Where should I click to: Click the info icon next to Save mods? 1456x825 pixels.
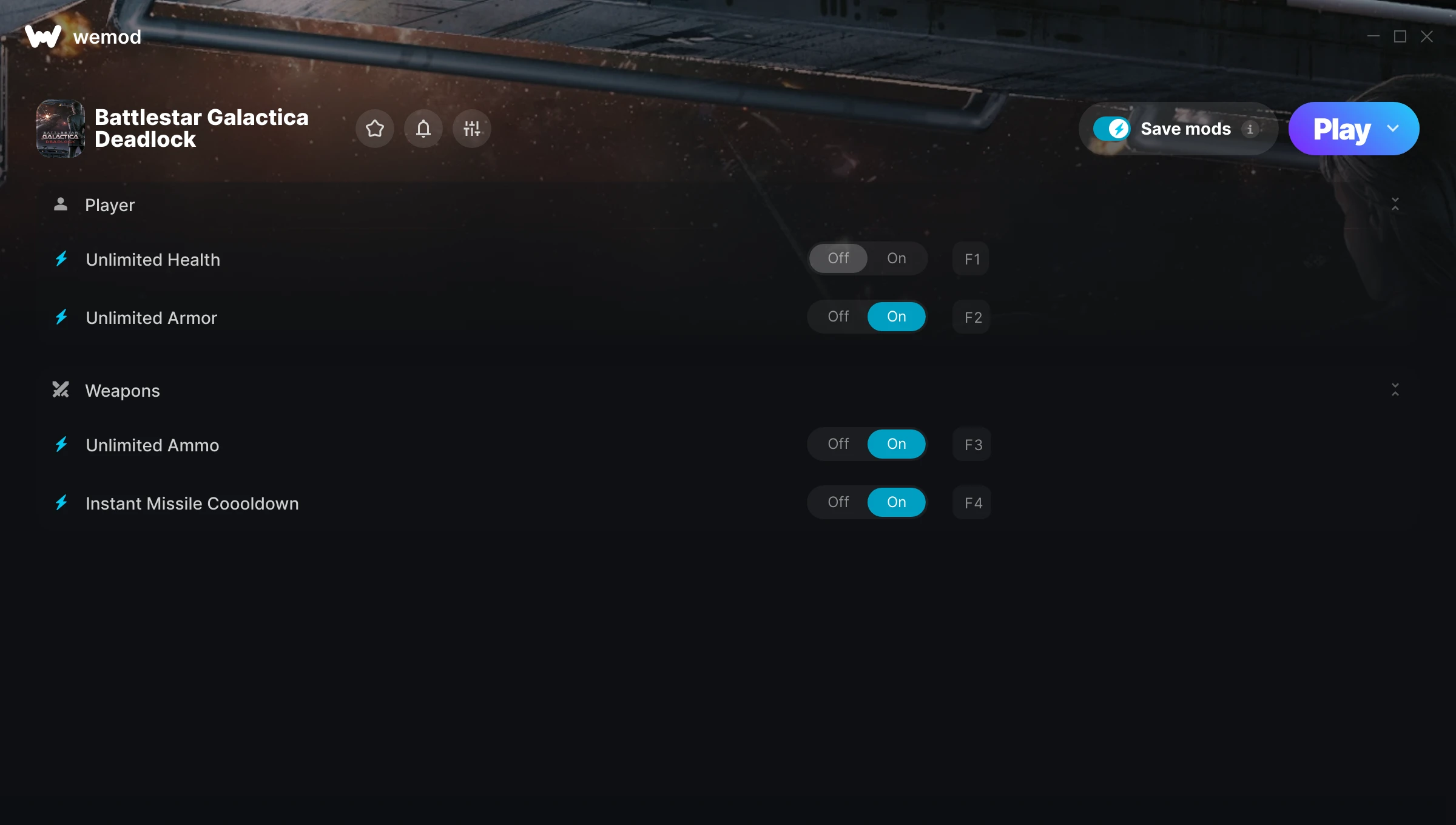[1250, 129]
